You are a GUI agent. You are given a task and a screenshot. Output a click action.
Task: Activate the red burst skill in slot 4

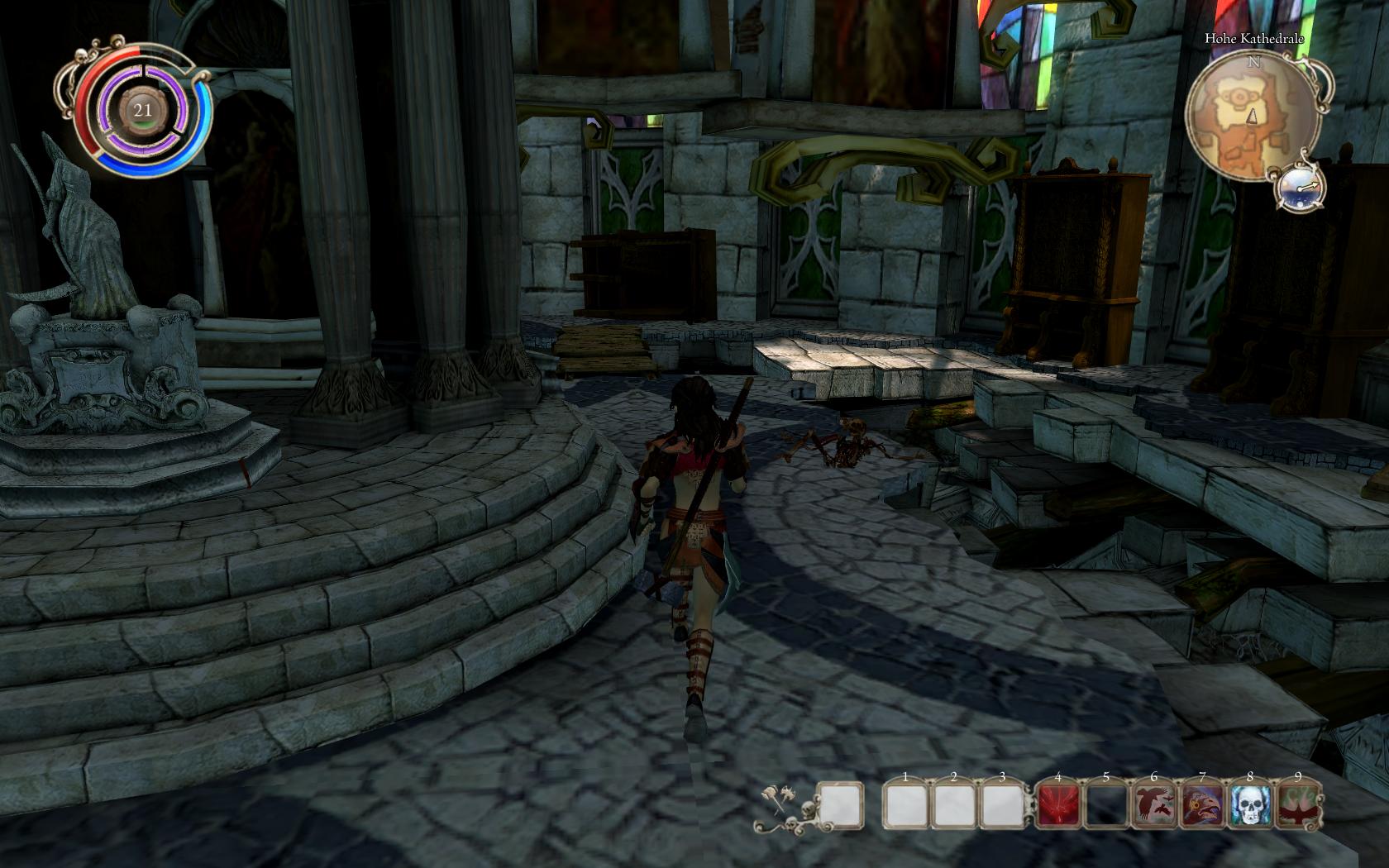[1058, 805]
